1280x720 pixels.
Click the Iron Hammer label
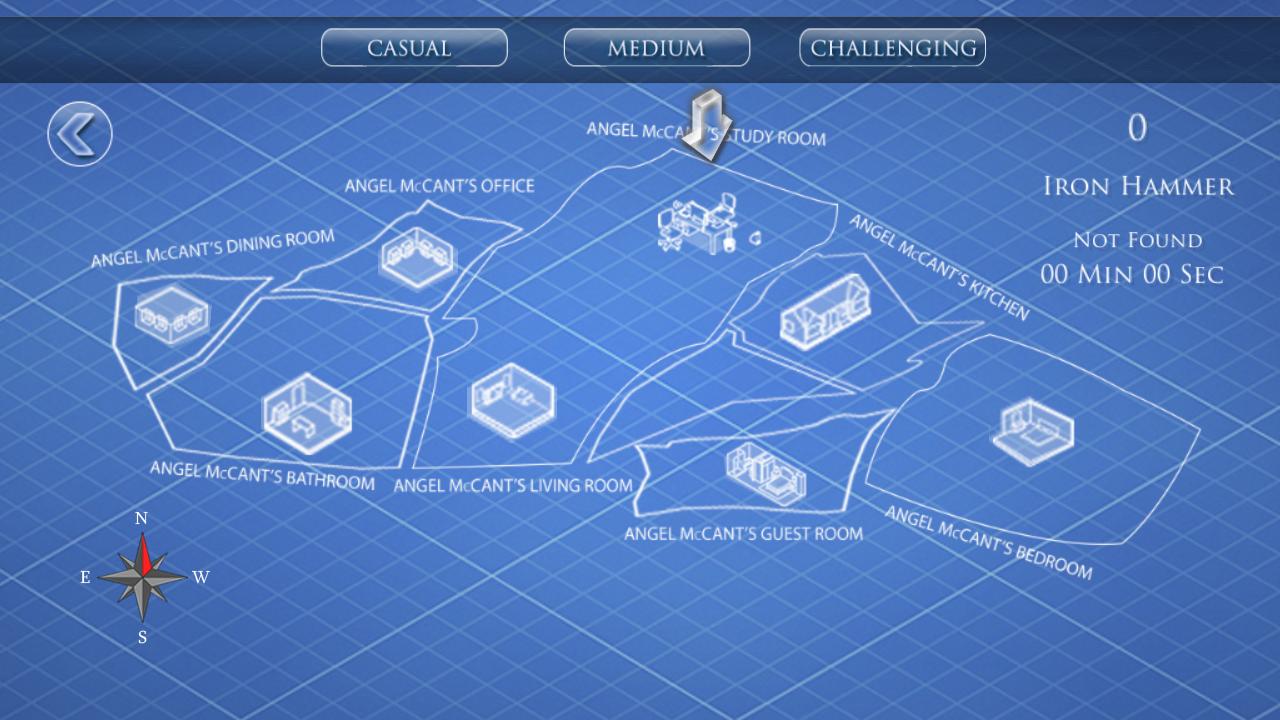(x=1138, y=186)
